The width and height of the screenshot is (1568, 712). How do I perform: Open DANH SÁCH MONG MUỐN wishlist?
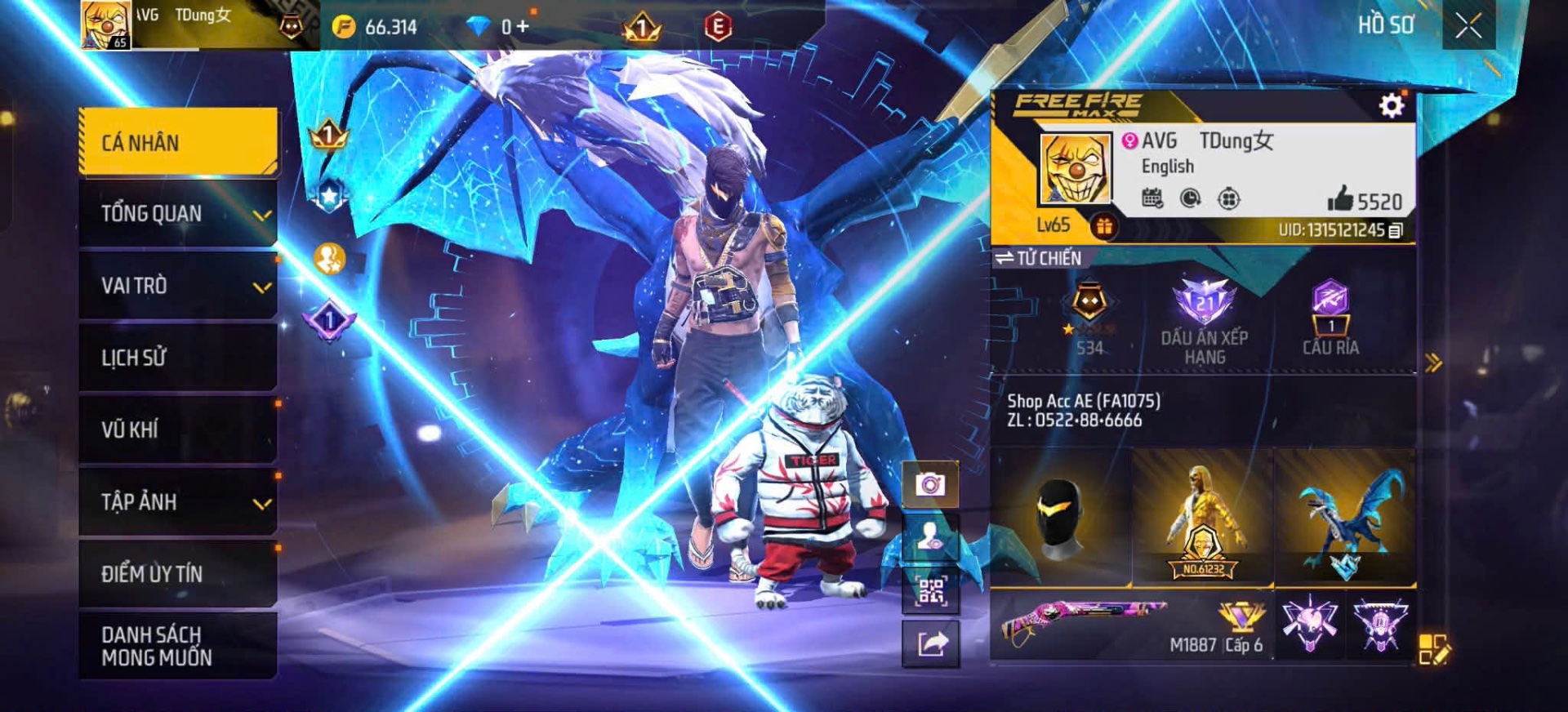click(x=178, y=646)
